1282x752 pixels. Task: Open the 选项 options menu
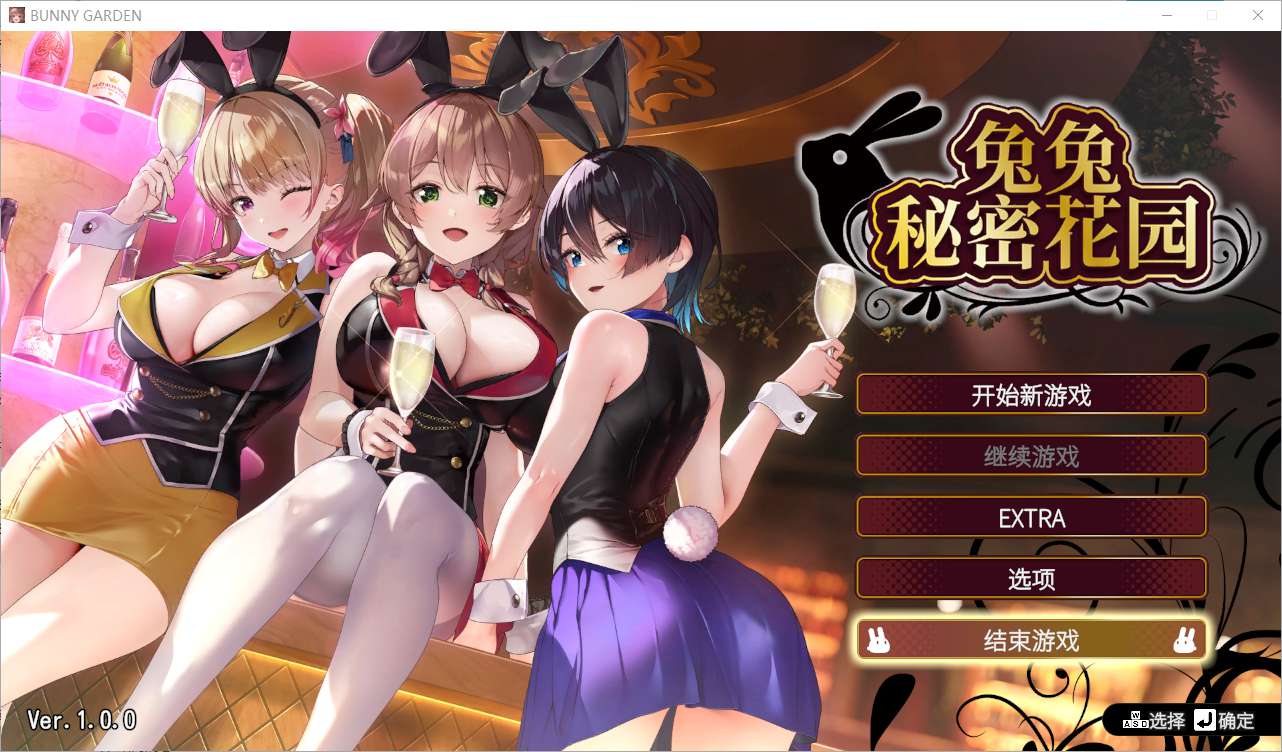tap(1032, 578)
